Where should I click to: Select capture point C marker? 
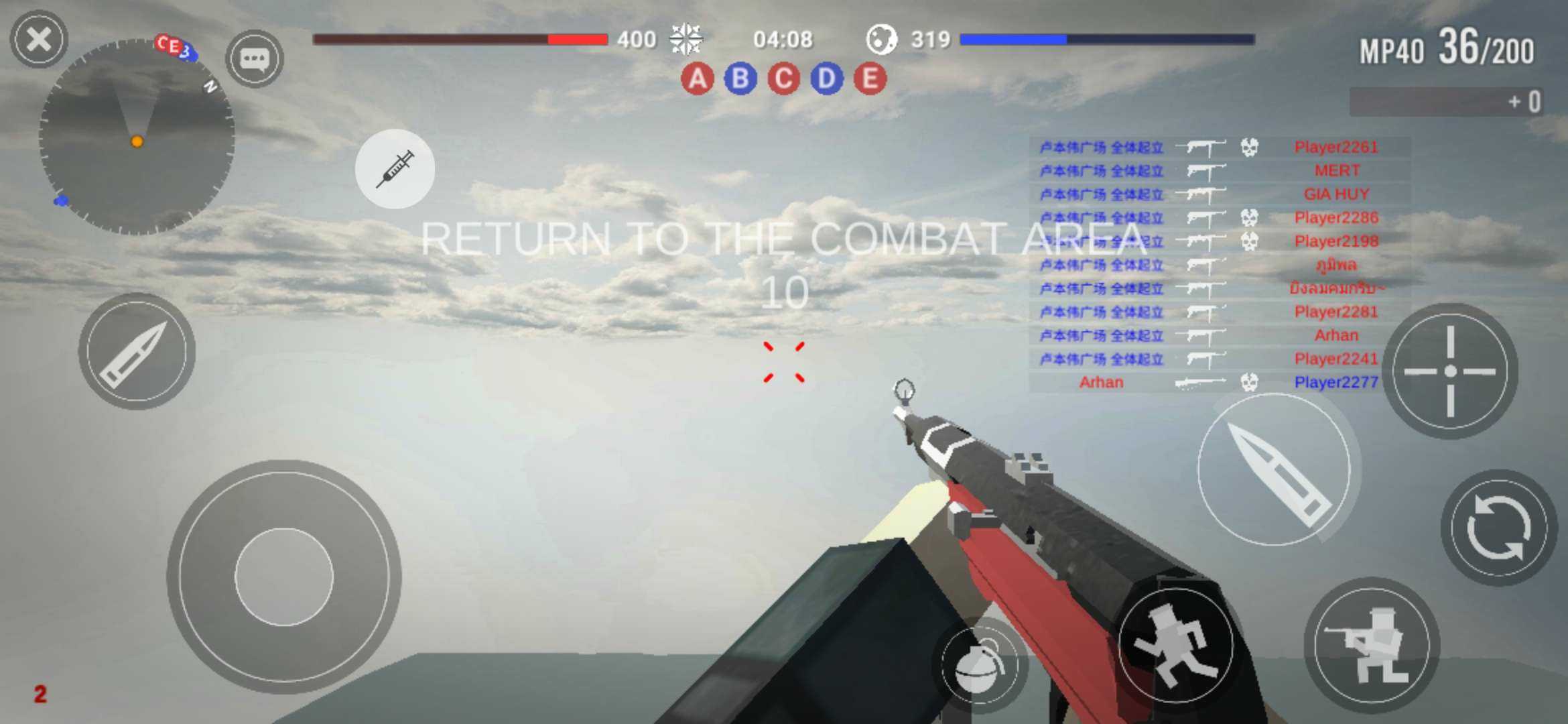[x=783, y=79]
